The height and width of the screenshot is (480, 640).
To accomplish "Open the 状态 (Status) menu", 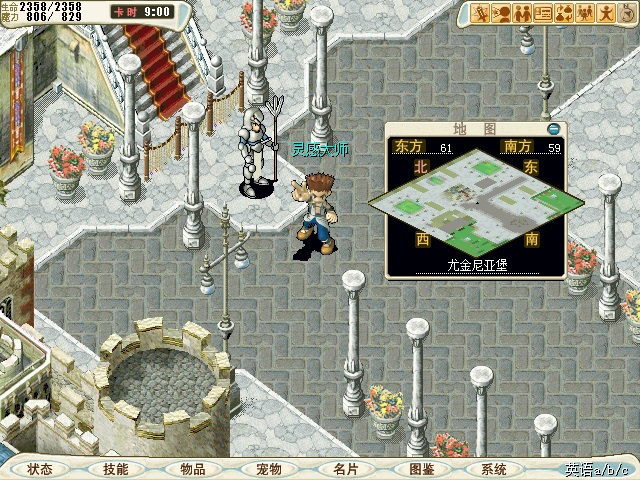I will (x=41, y=469).
